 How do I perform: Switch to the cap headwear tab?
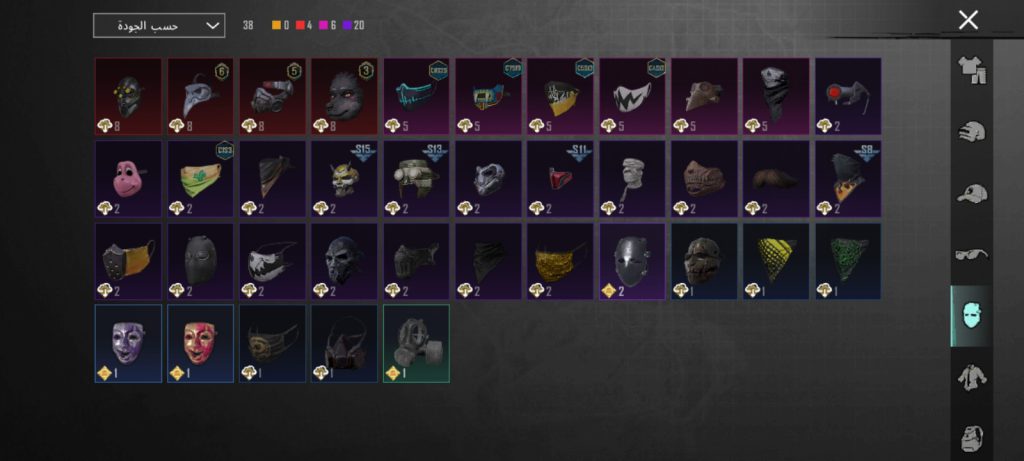(971, 194)
